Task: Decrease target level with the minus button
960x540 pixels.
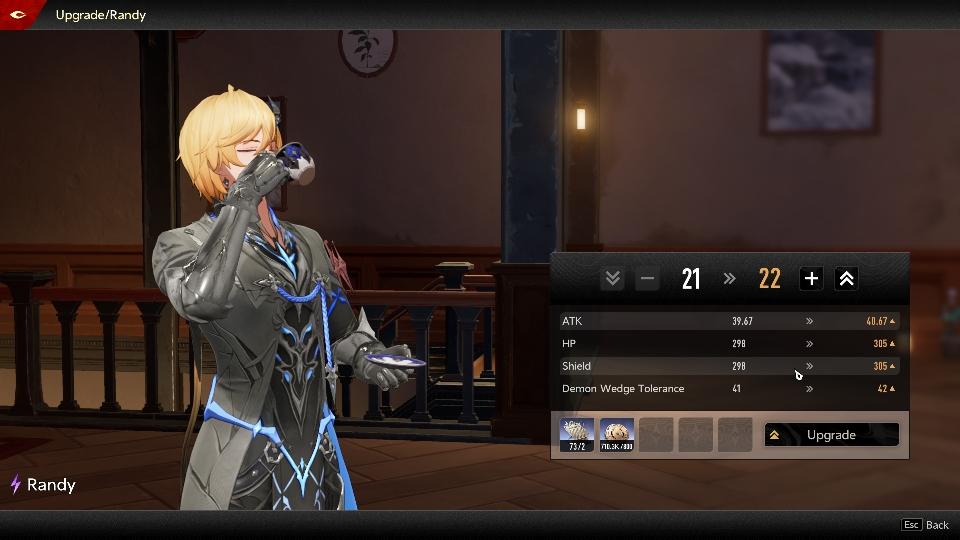Action: coord(647,279)
